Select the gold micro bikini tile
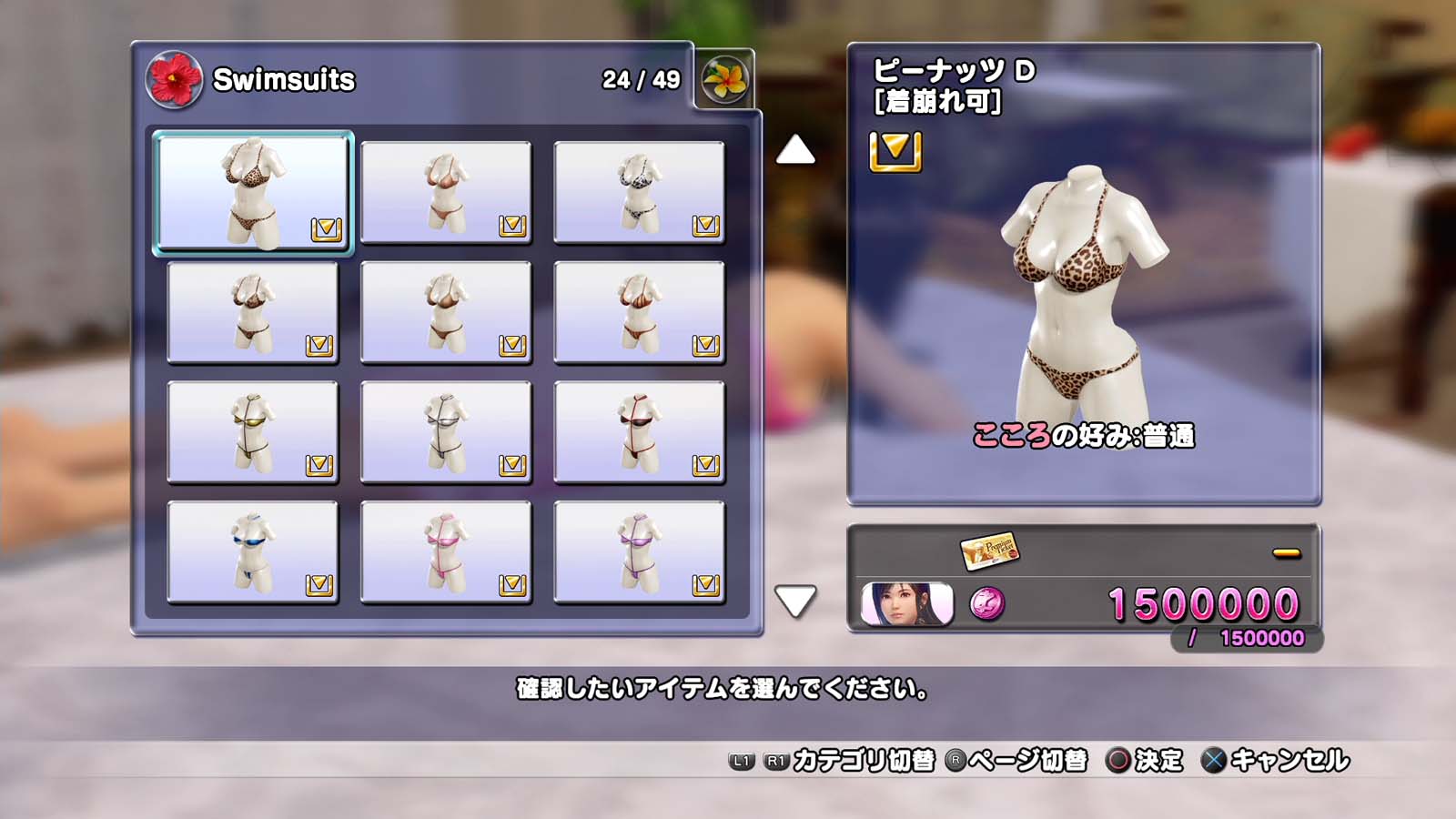 [x=253, y=431]
